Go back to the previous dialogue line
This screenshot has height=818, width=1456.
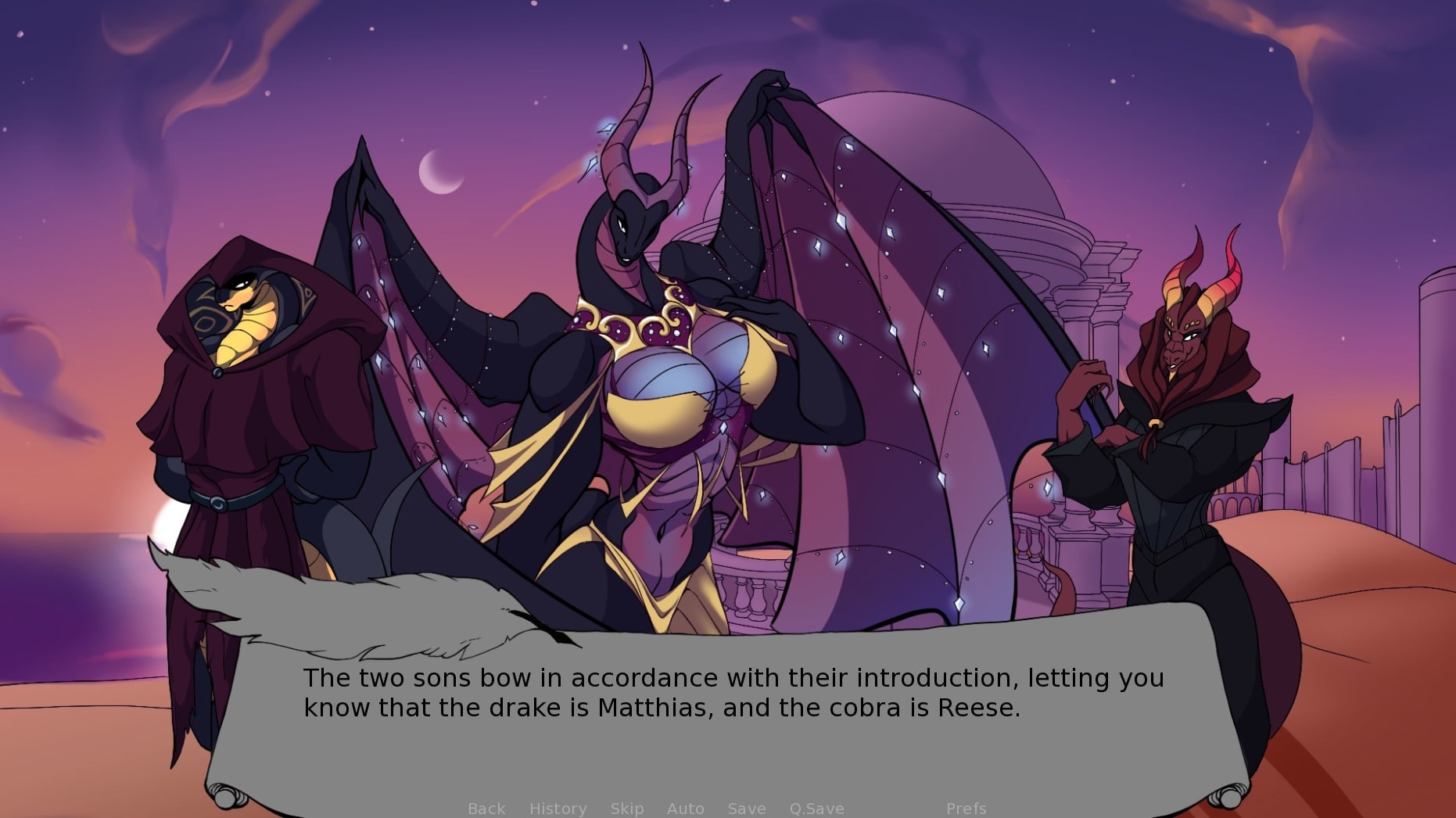pyautogui.click(x=486, y=808)
